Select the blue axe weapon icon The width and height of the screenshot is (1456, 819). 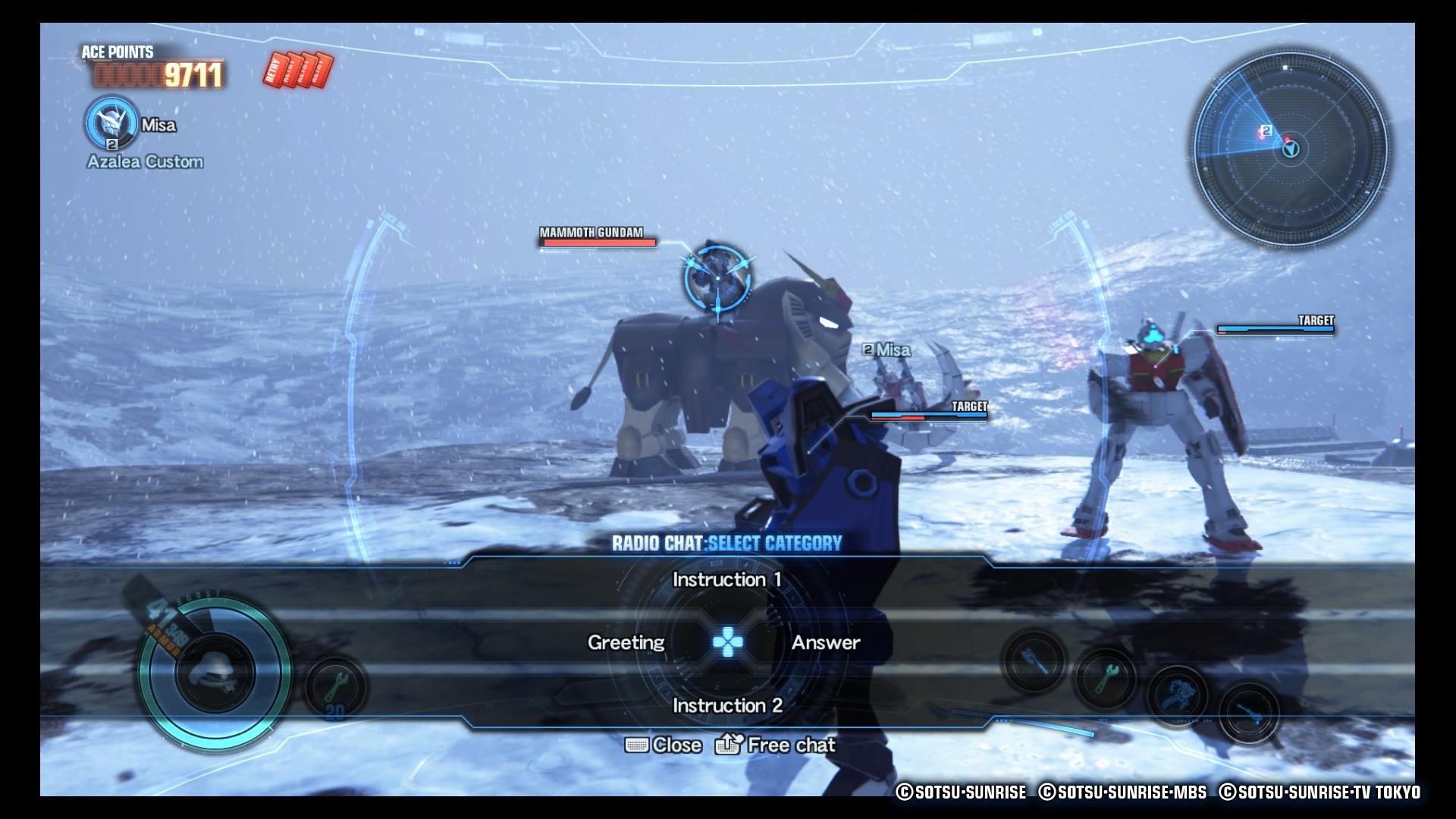(x=1034, y=662)
